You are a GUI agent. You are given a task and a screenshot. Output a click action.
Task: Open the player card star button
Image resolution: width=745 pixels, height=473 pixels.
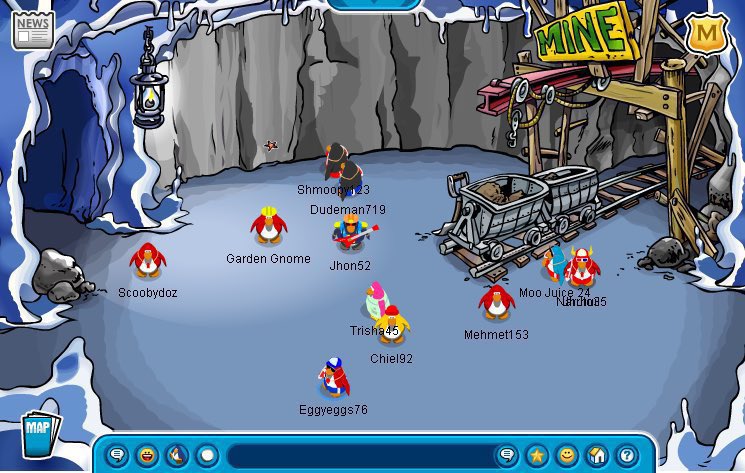(537, 456)
